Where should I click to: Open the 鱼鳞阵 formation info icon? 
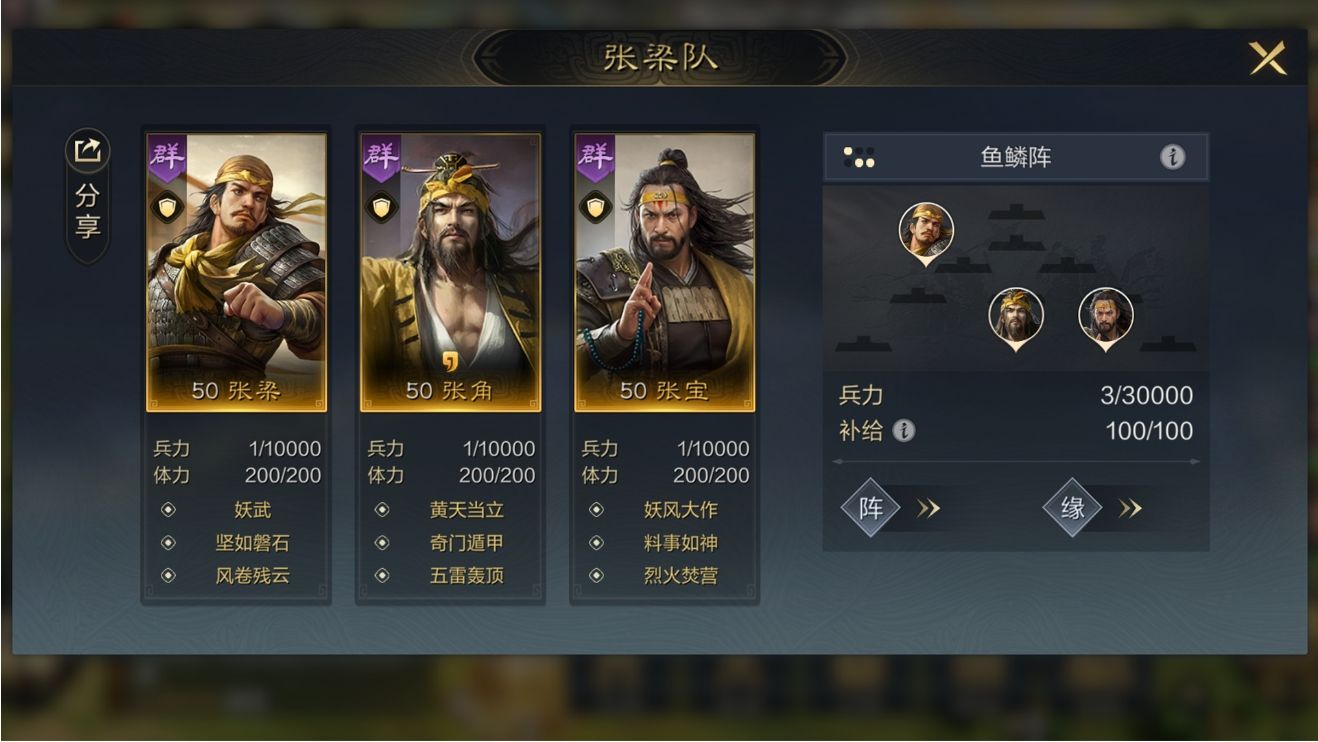pos(1172,156)
